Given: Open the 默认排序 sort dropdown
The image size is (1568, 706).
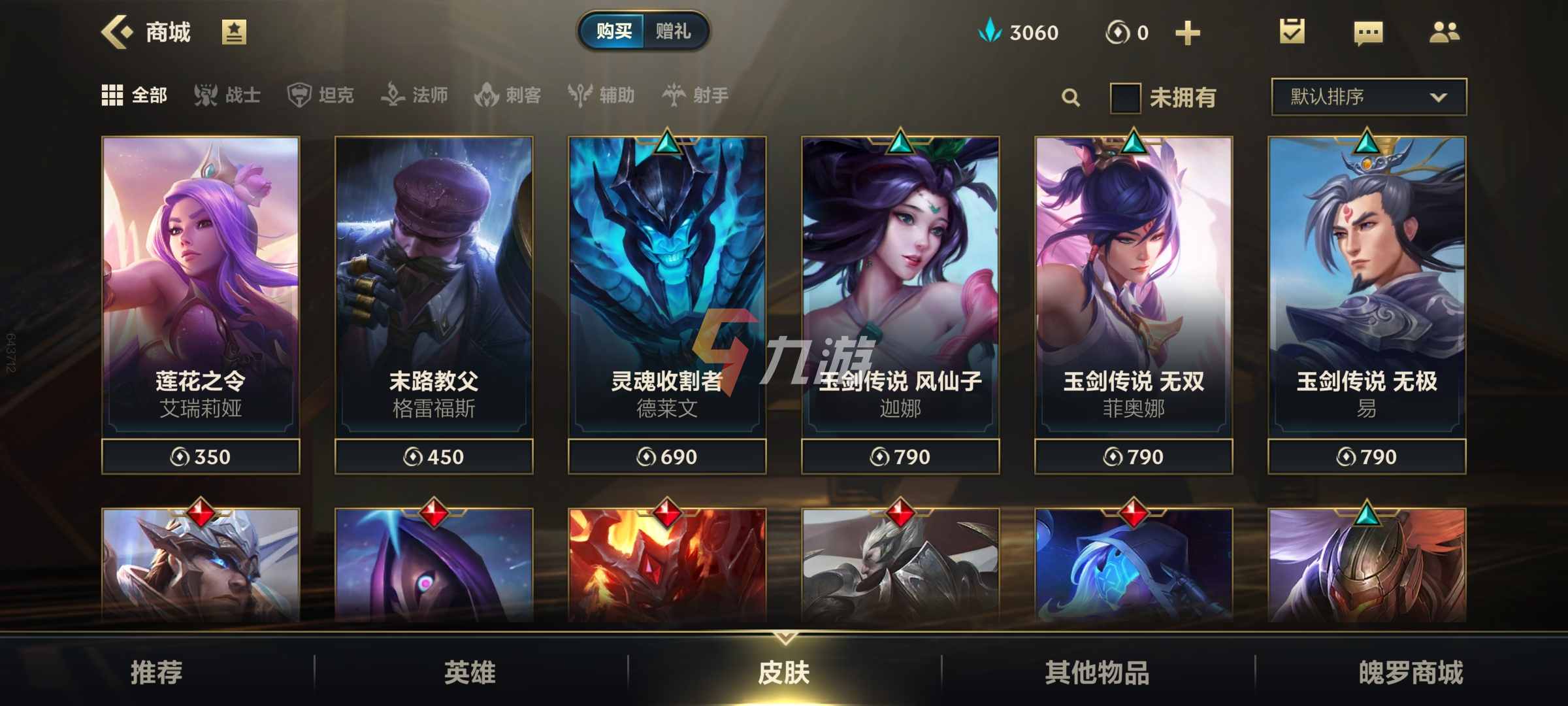Looking at the screenshot, I should [x=1367, y=96].
